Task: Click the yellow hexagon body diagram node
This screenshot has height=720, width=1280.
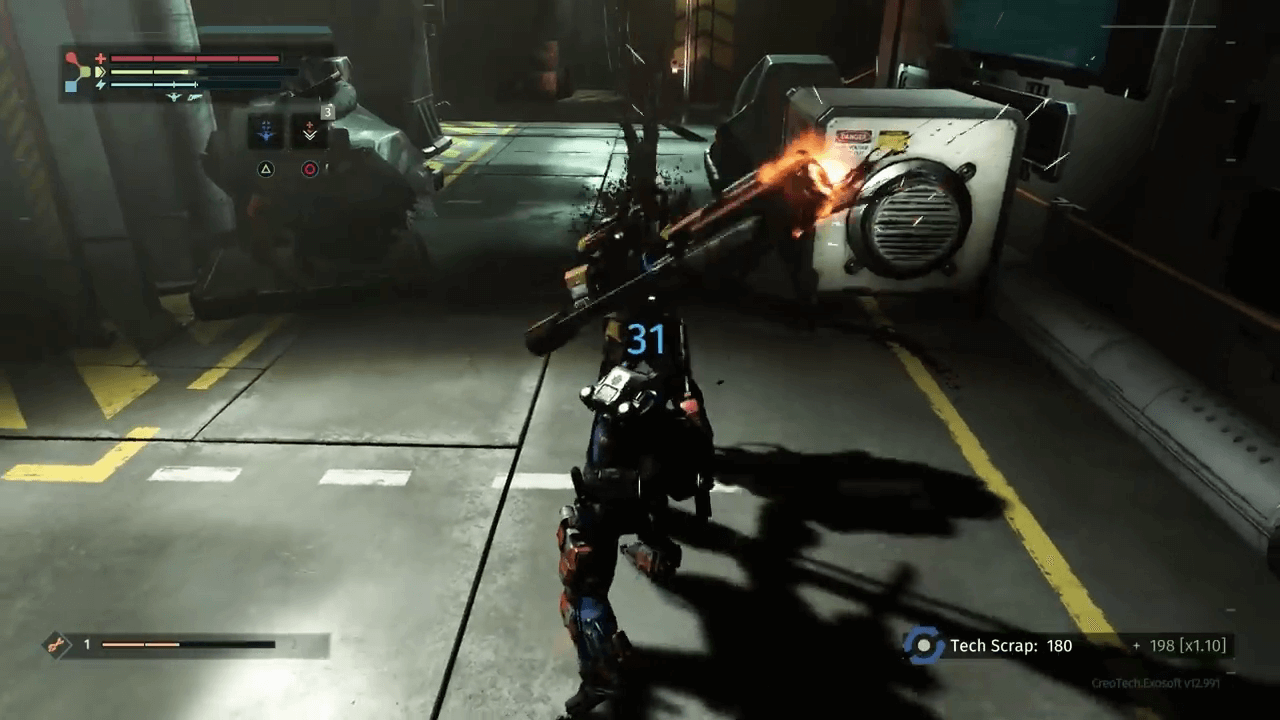Action: tap(86, 71)
